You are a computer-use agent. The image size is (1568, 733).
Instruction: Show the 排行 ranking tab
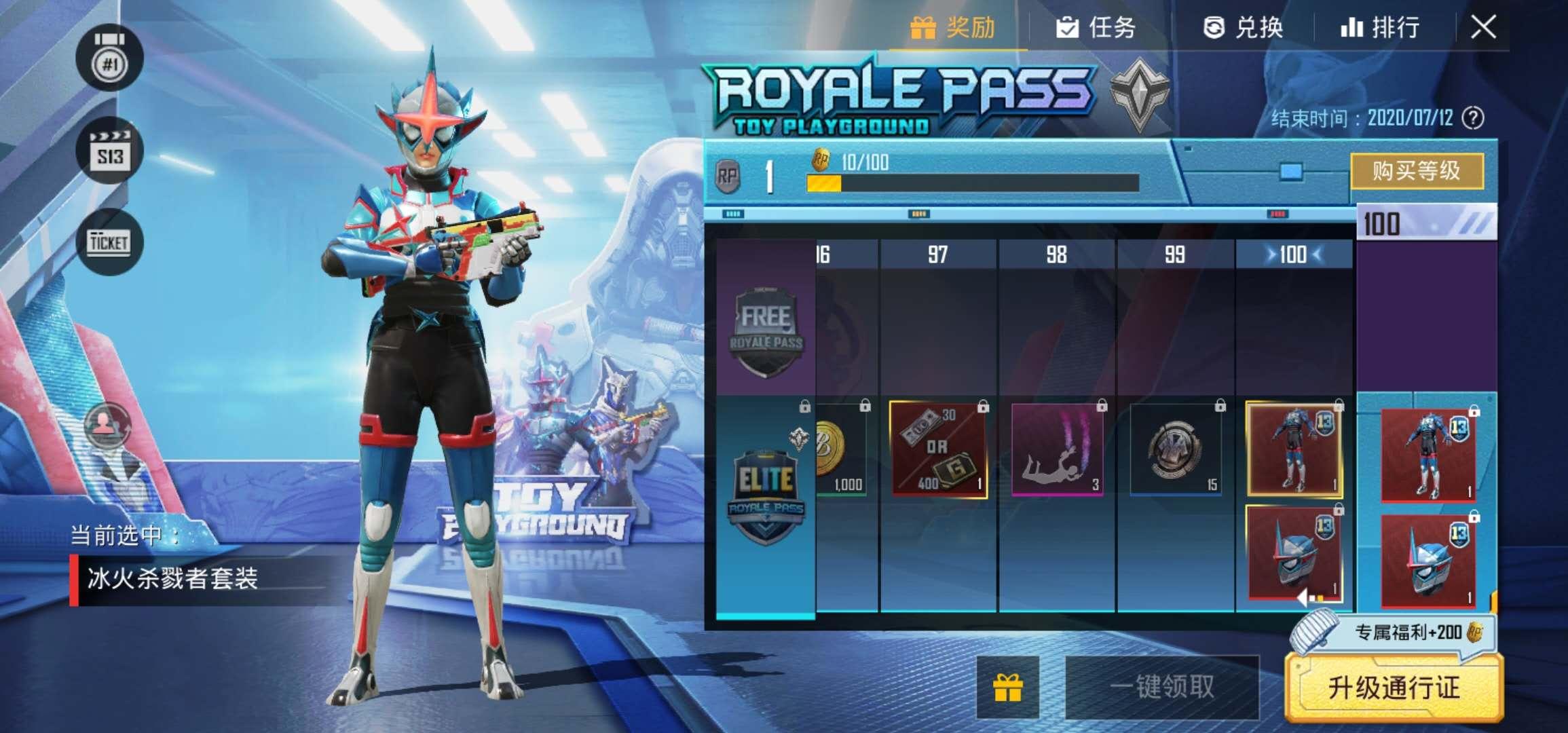pos(1380,28)
